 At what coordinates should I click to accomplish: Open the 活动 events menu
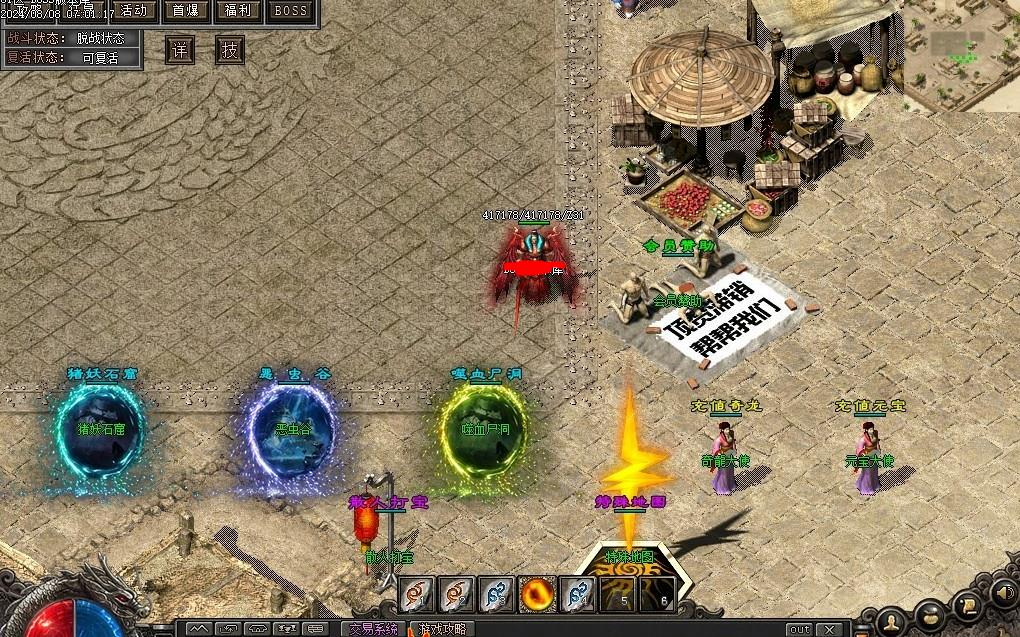click(x=133, y=11)
